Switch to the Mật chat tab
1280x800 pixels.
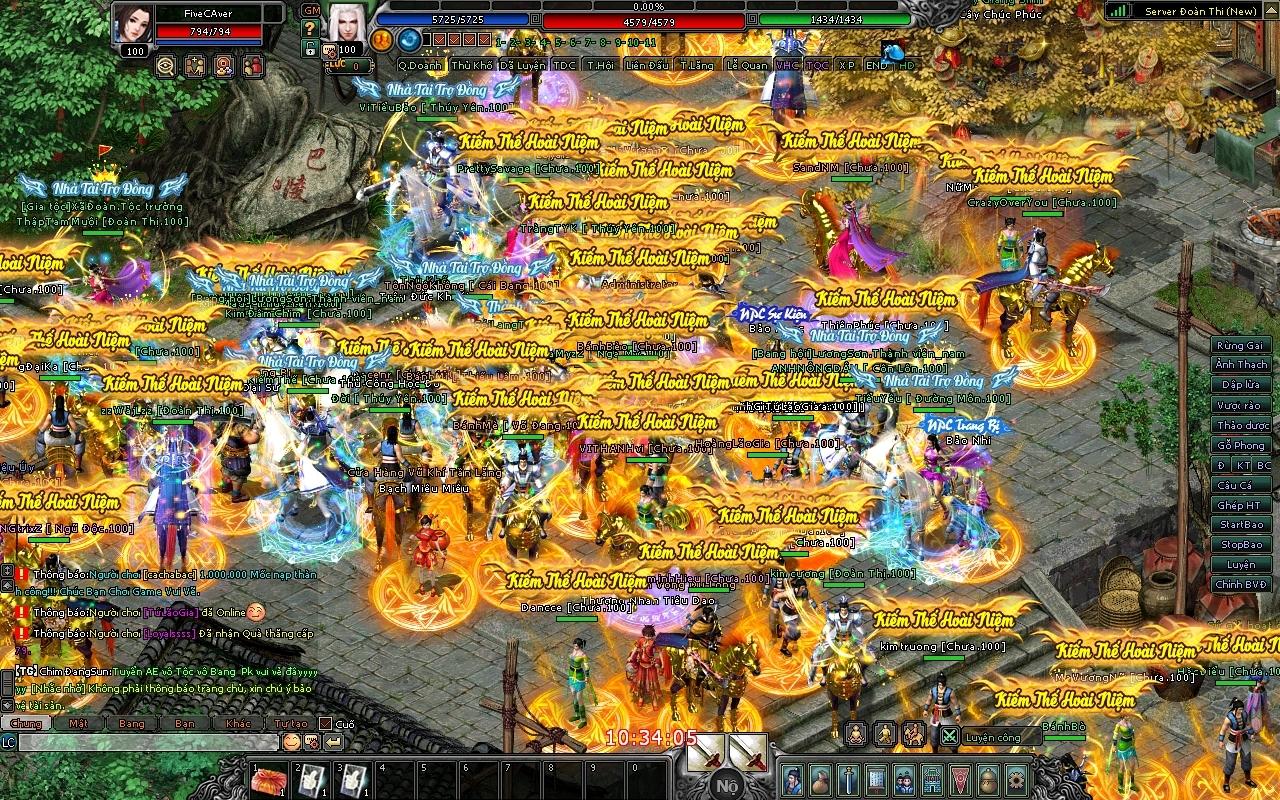point(79,723)
